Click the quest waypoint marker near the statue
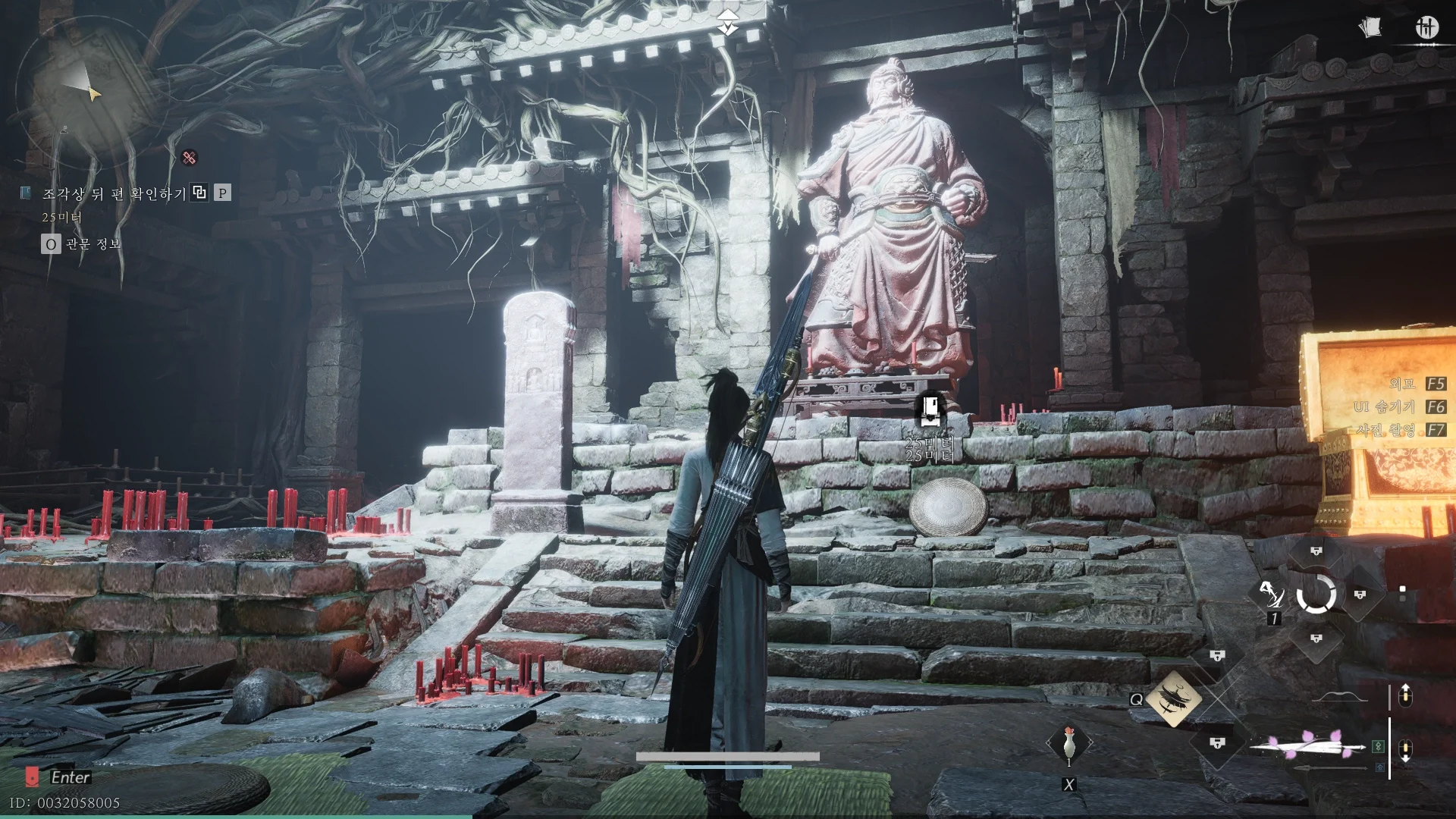Image resolution: width=1456 pixels, height=819 pixels. [931, 411]
